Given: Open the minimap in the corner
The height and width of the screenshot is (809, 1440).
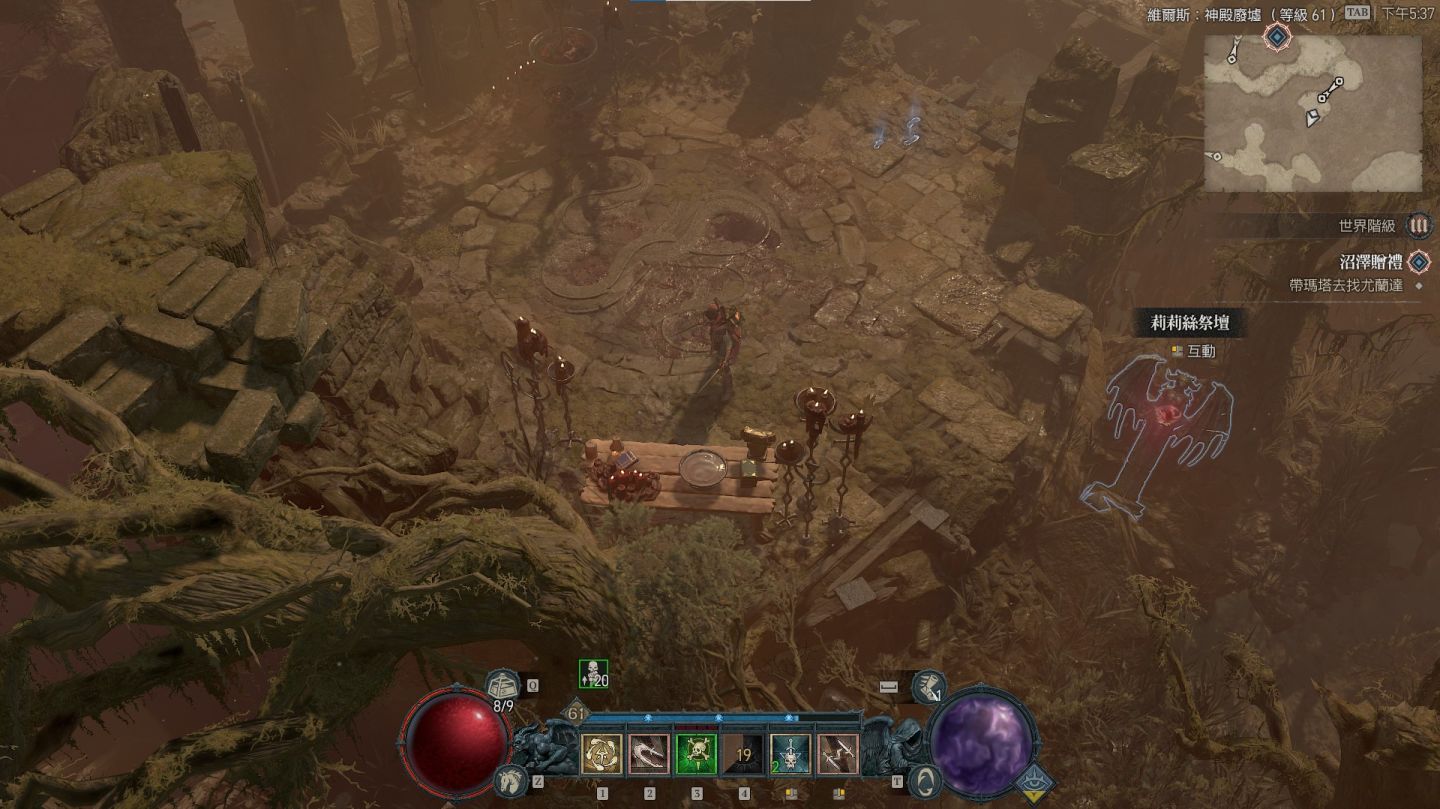Looking at the screenshot, I should click(1312, 113).
